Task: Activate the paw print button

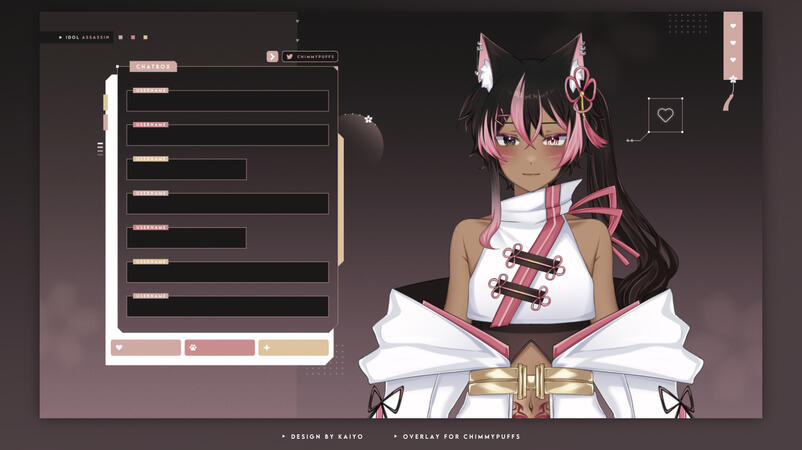Action: 219,348
